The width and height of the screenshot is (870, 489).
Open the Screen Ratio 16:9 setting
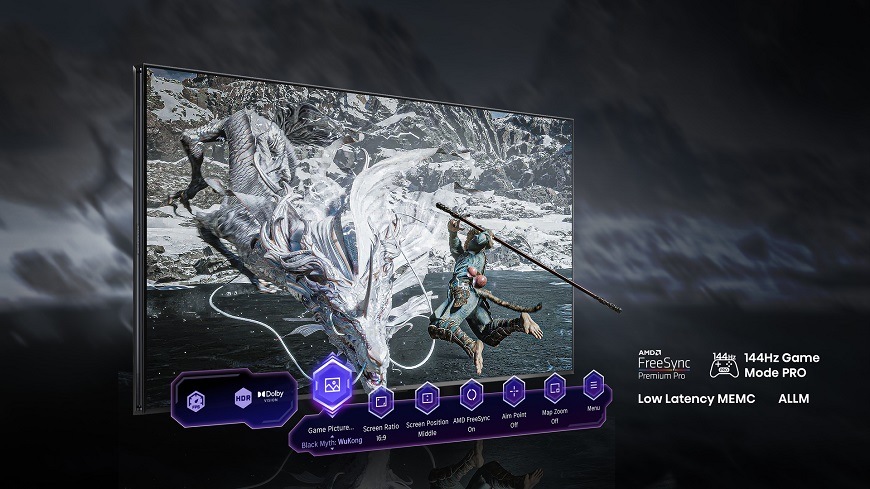point(380,403)
